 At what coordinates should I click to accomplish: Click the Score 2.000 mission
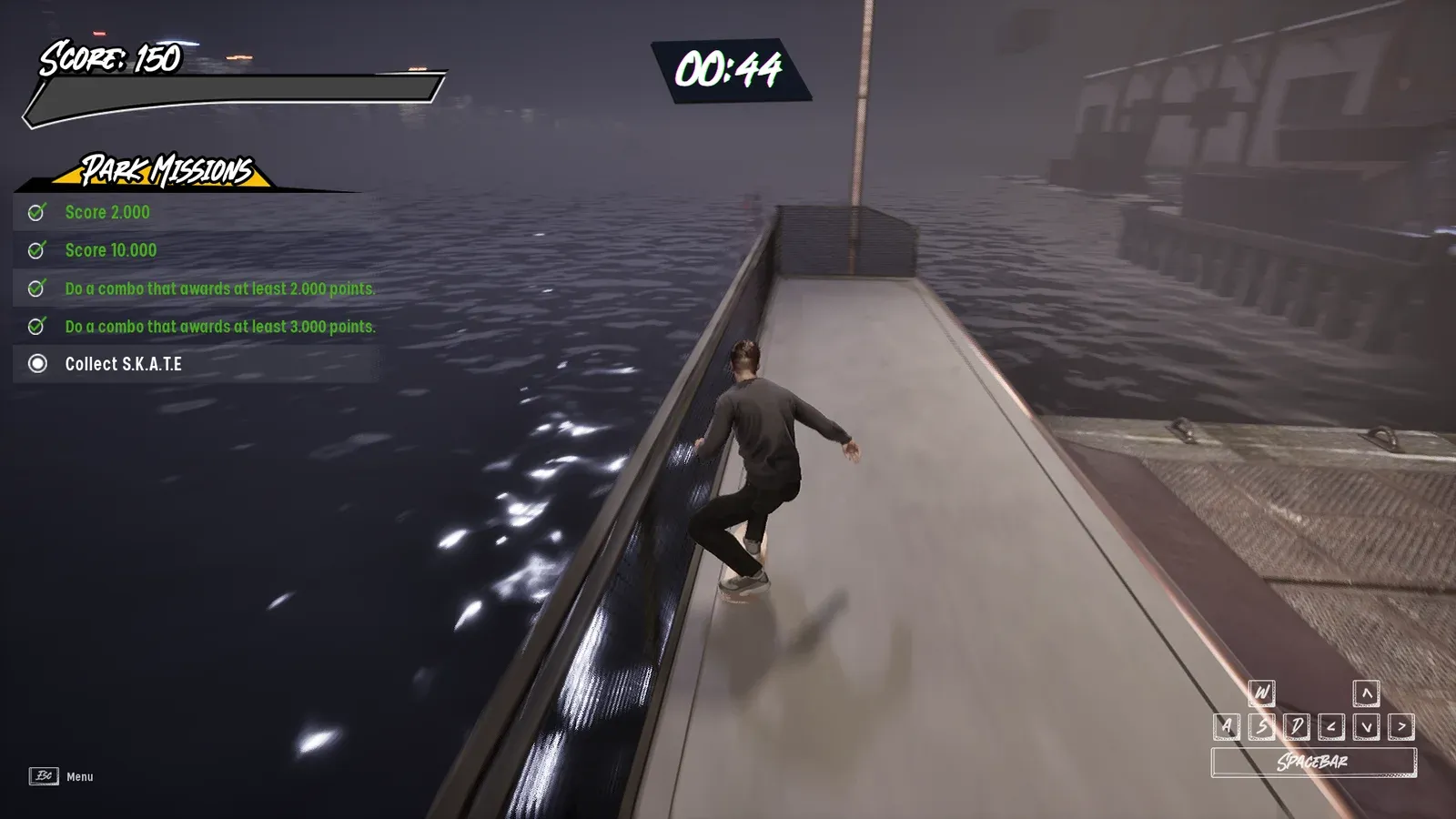pos(107,213)
